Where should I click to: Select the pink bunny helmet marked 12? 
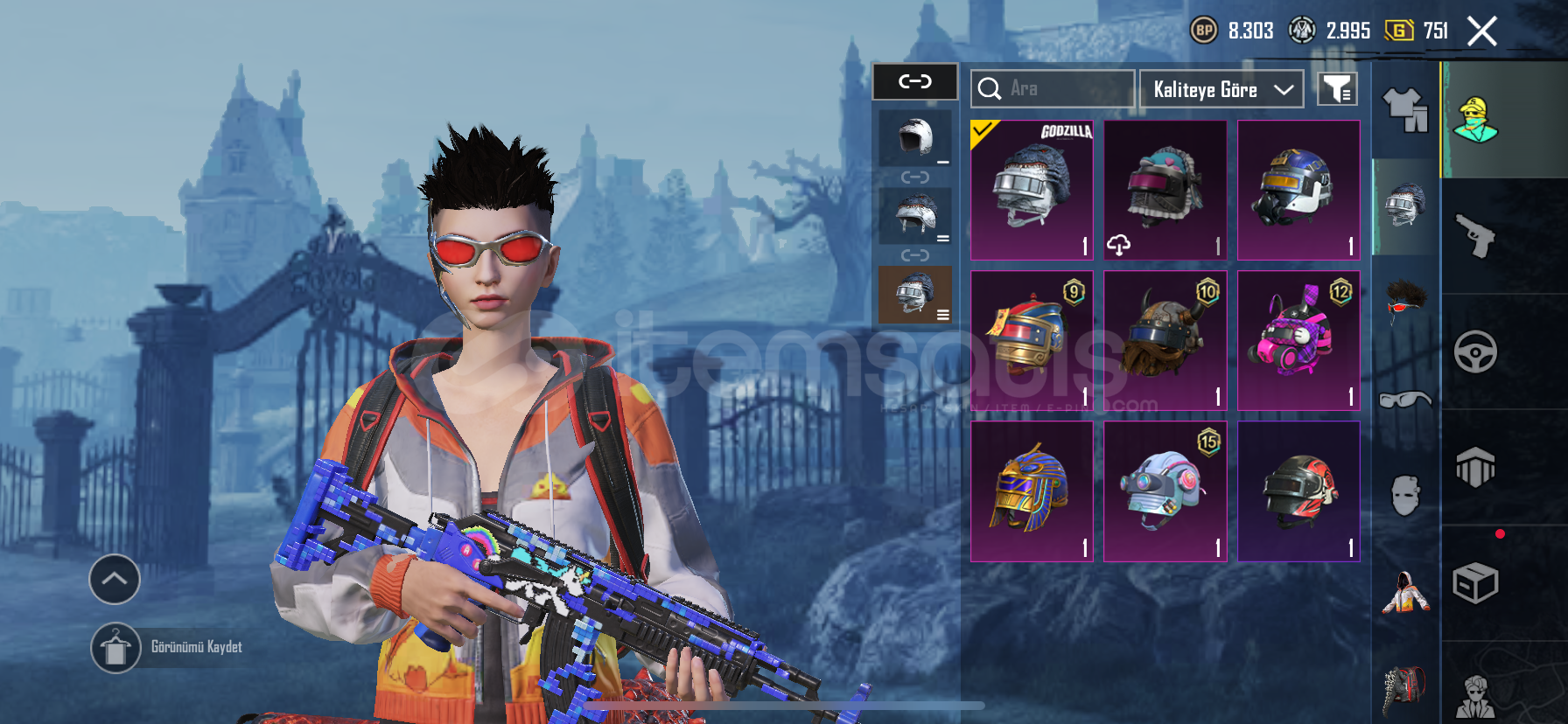pyautogui.click(x=1298, y=340)
